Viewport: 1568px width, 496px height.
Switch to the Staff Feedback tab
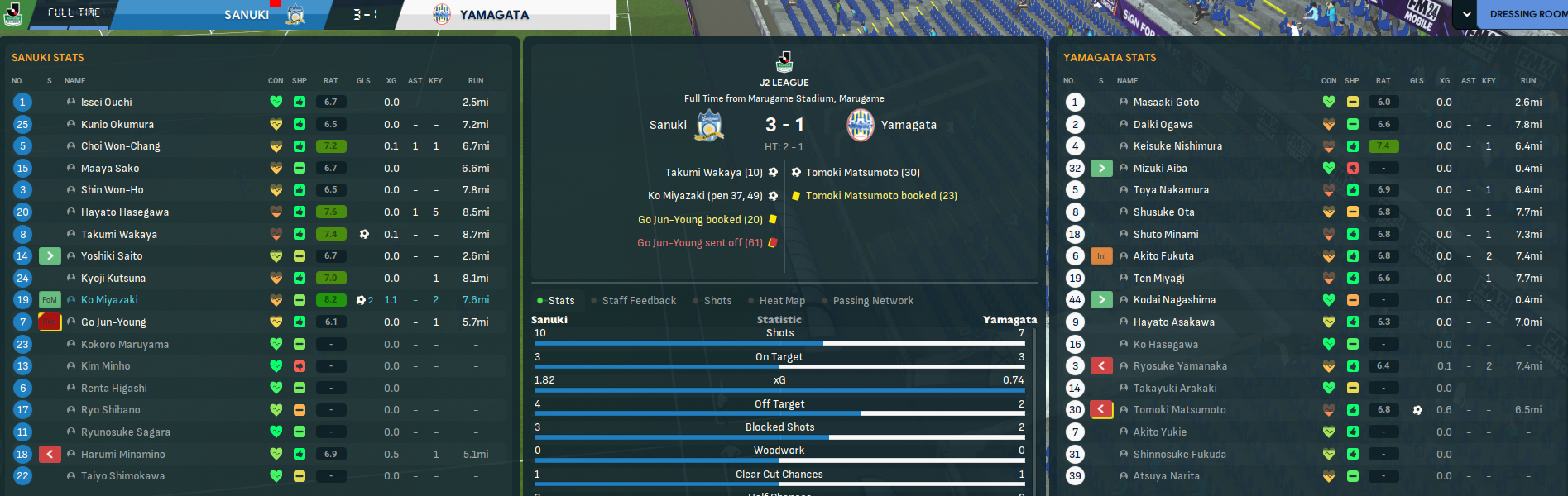click(639, 301)
